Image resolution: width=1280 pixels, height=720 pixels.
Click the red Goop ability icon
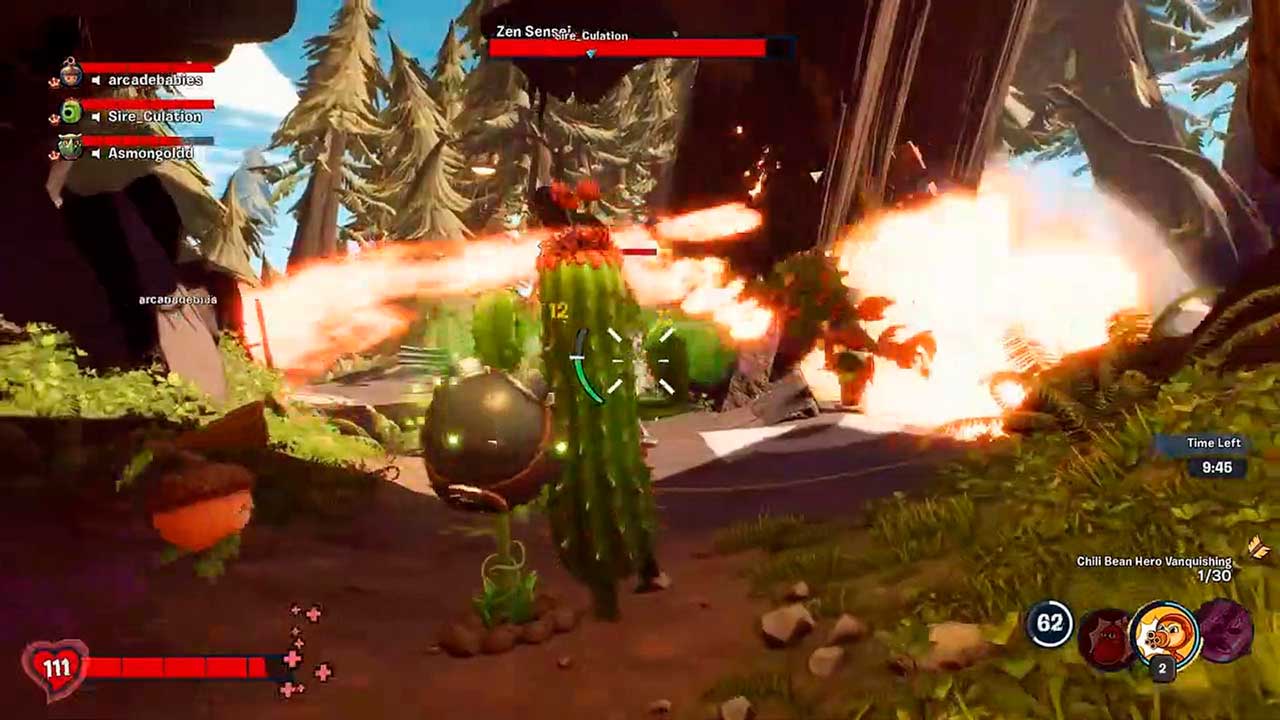(x=1107, y=638)
